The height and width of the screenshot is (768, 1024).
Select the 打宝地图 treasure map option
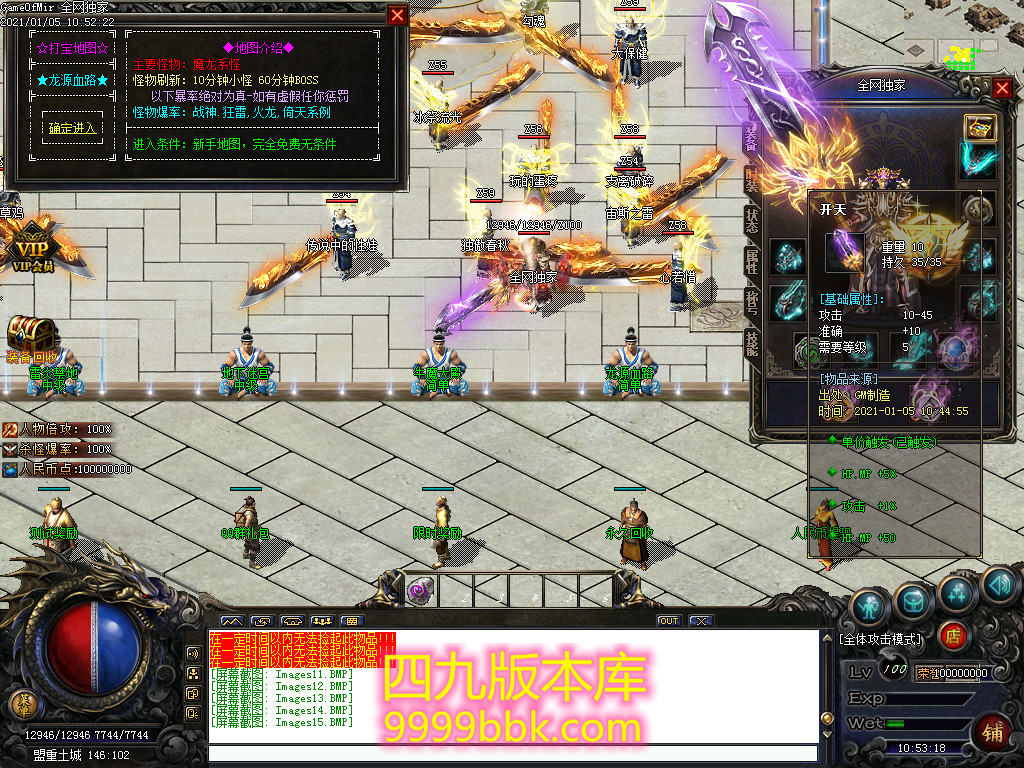click(x=73, y=47)
